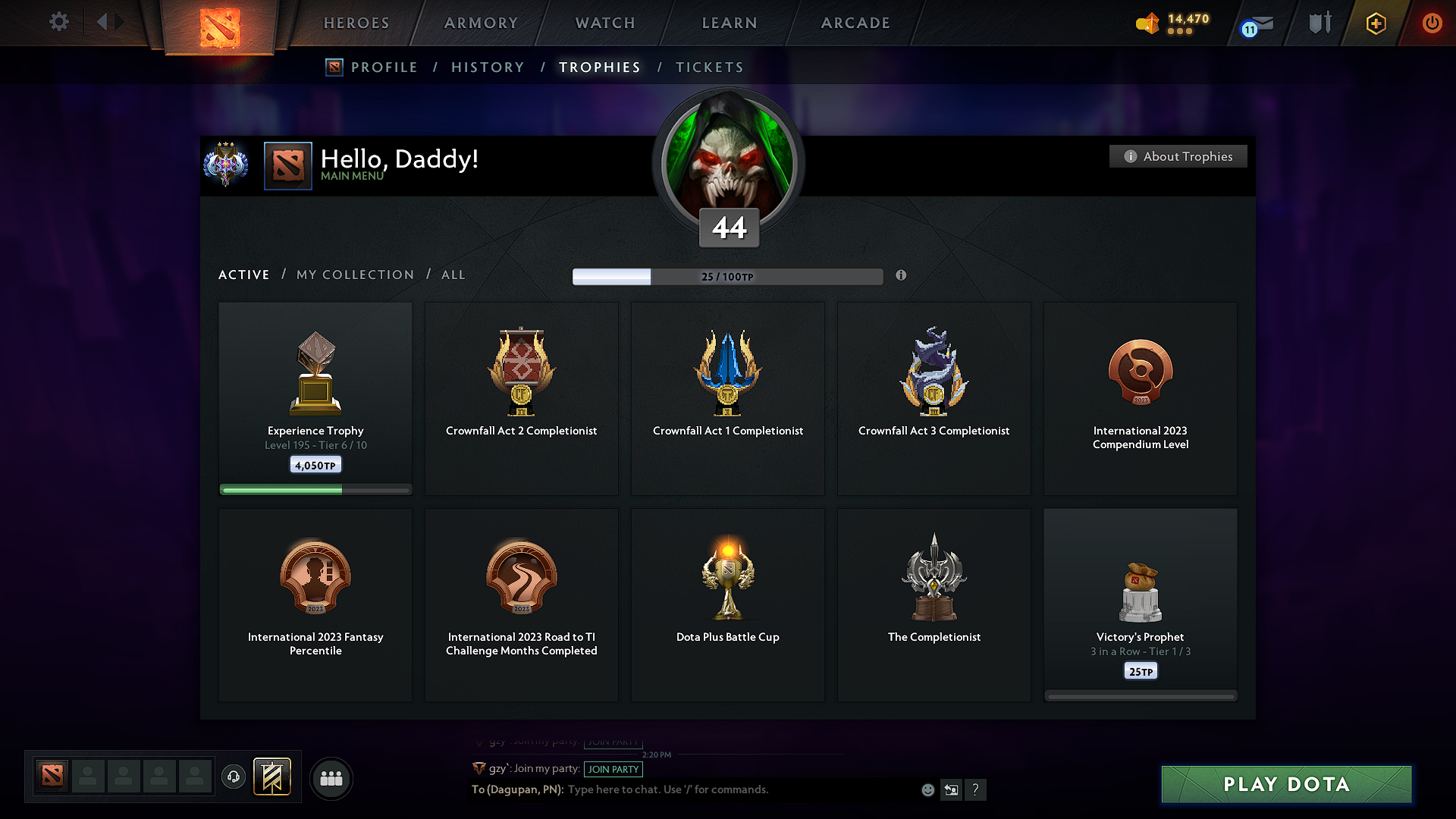Open the emoticon picker in the chat bar
1456x819 pixels.
point(927,789)
